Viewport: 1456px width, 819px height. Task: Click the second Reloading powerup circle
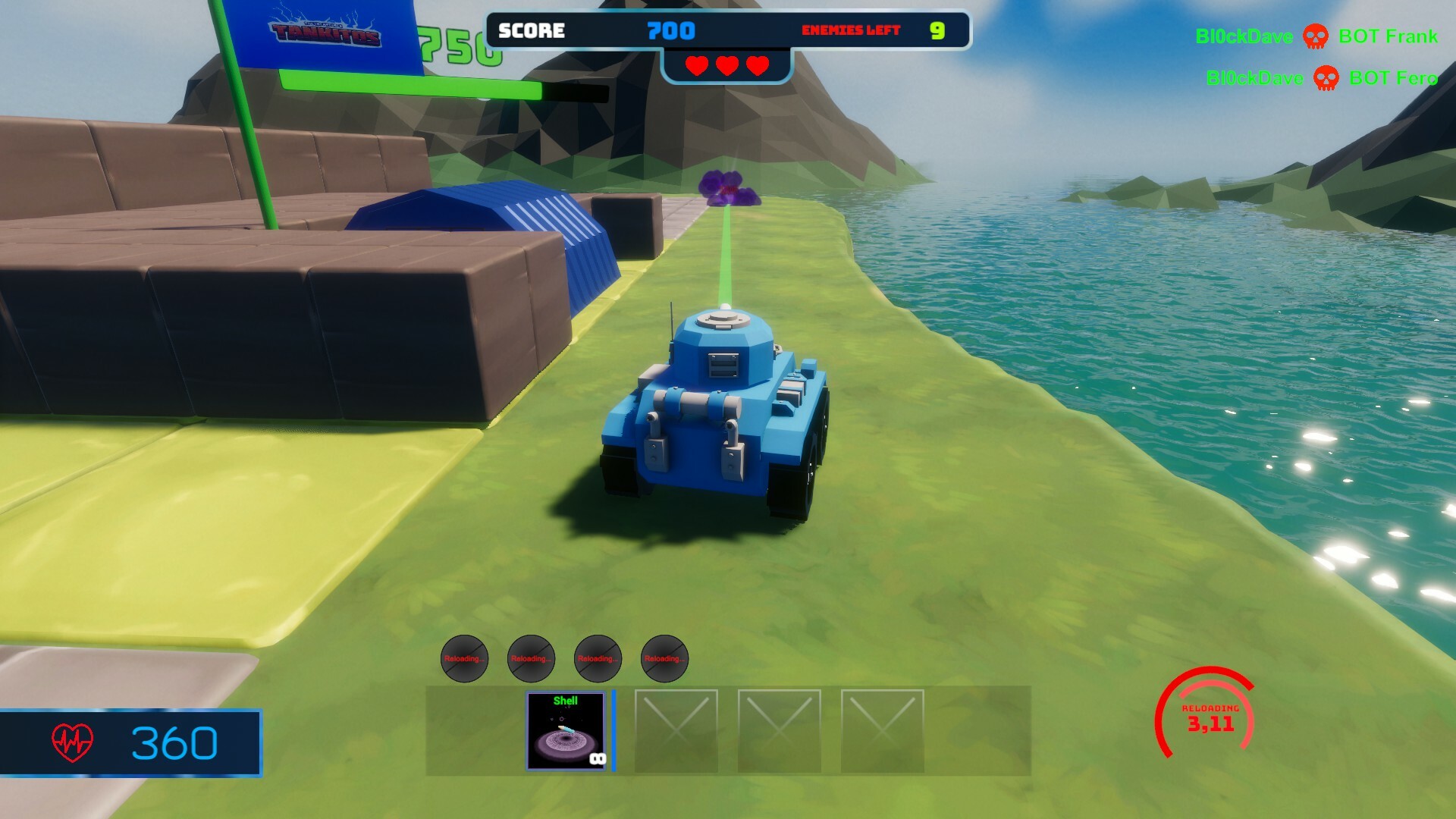(x=530, y=659)
